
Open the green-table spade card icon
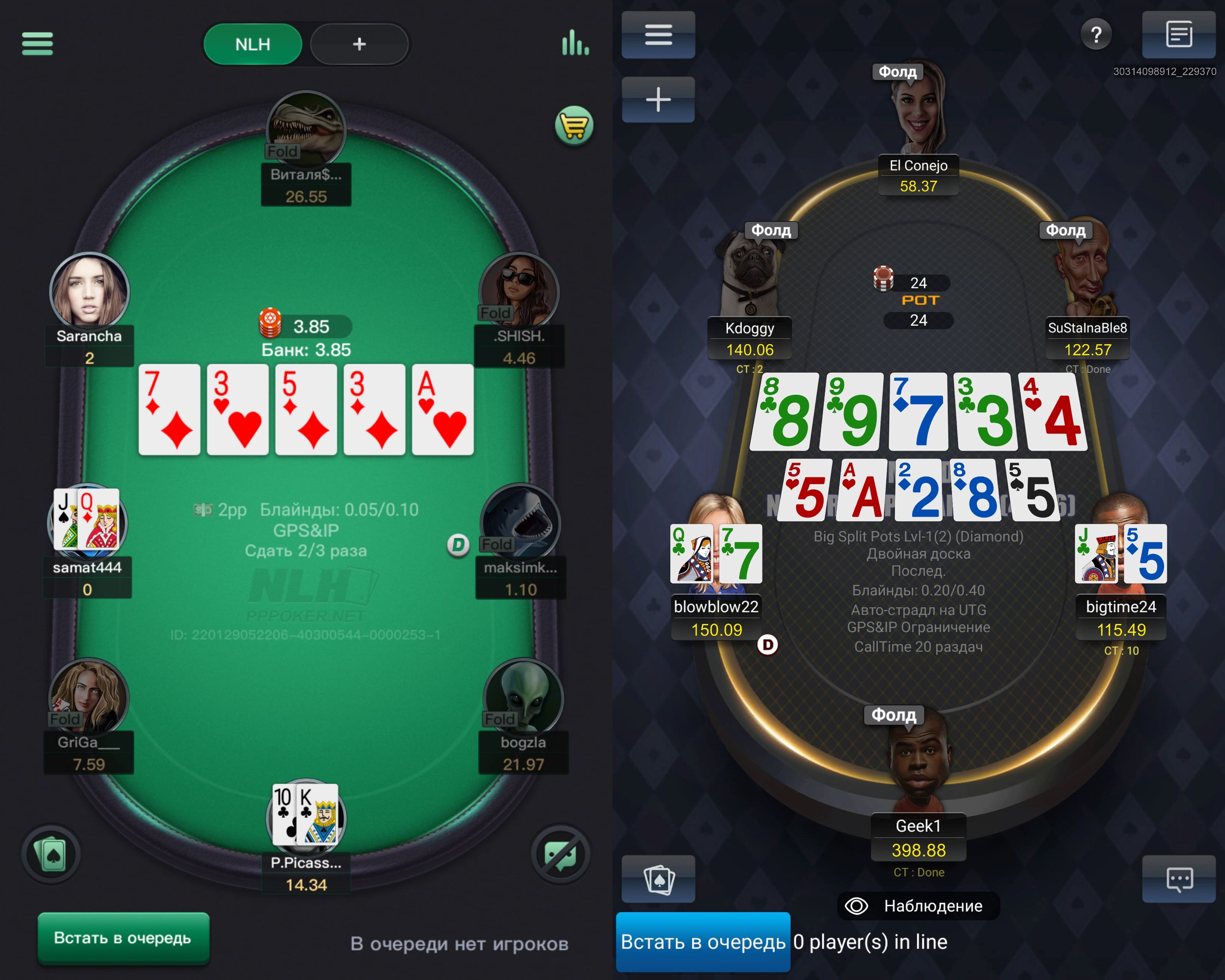[51, 854]
